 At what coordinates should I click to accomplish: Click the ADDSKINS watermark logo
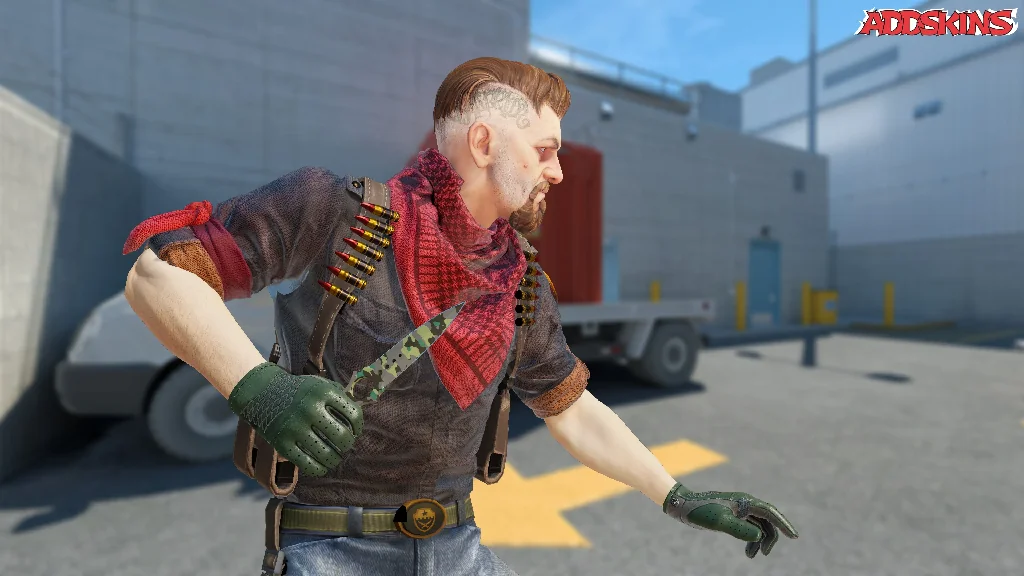coord(936,23)
